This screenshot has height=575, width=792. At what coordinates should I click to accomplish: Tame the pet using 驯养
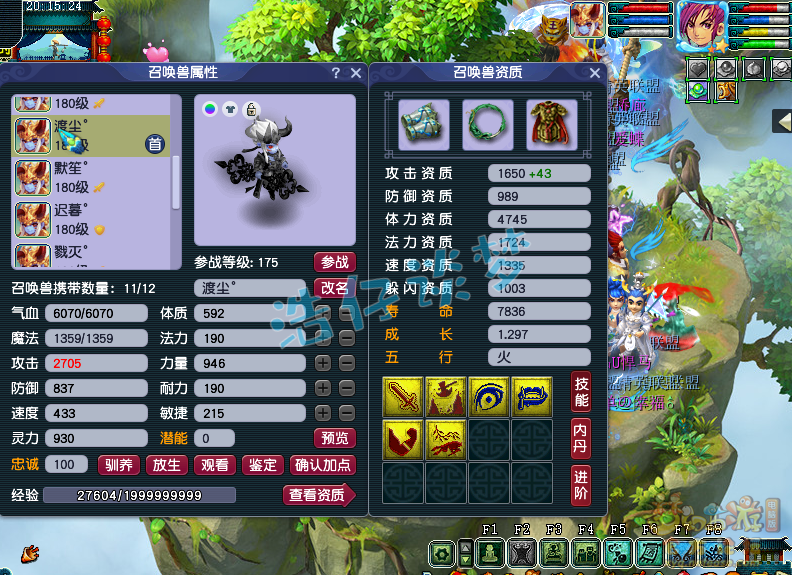[x=119, y=465]
